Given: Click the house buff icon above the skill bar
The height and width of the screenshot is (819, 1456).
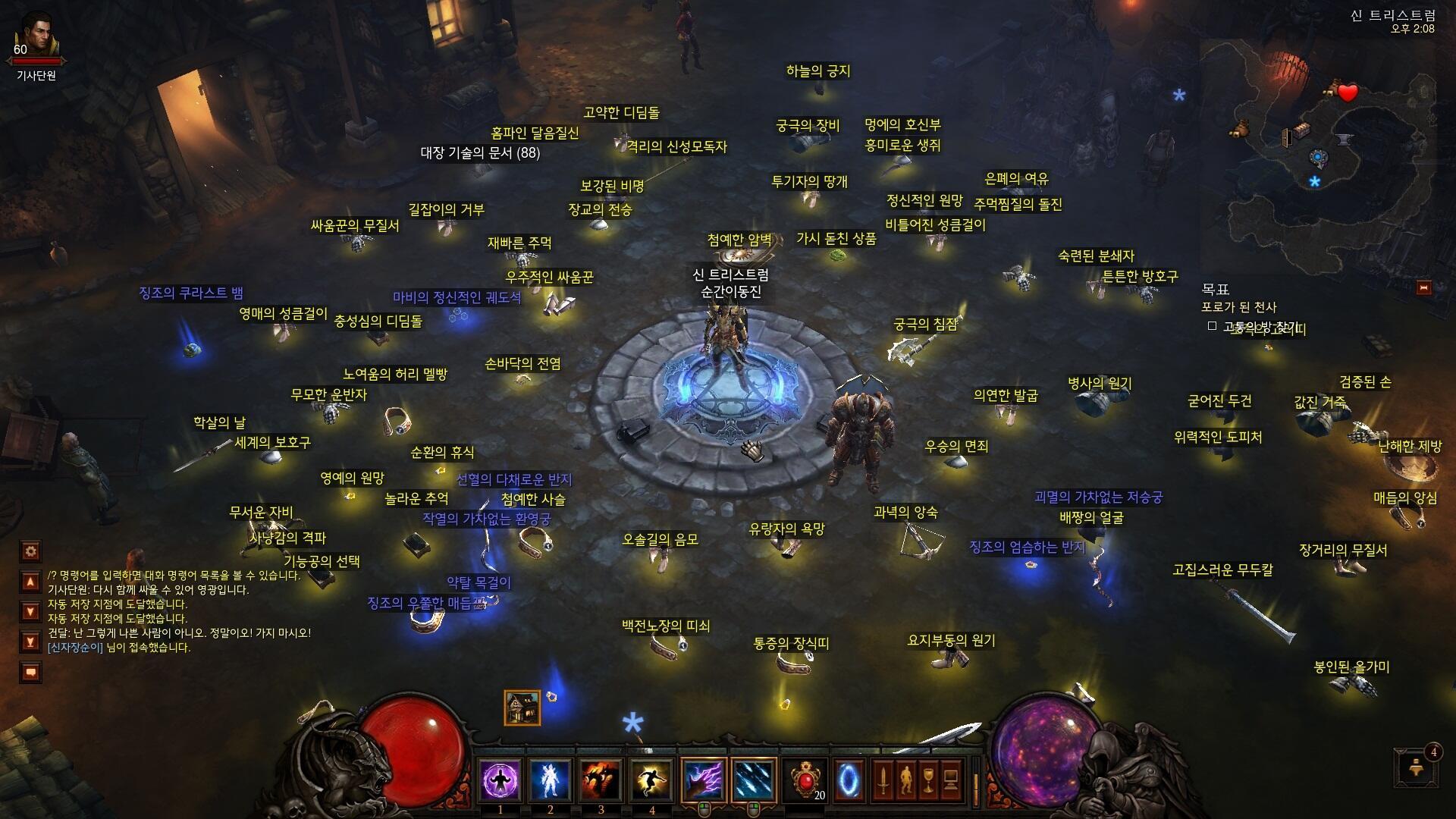Looking at the screenshot, I should 522,708.
